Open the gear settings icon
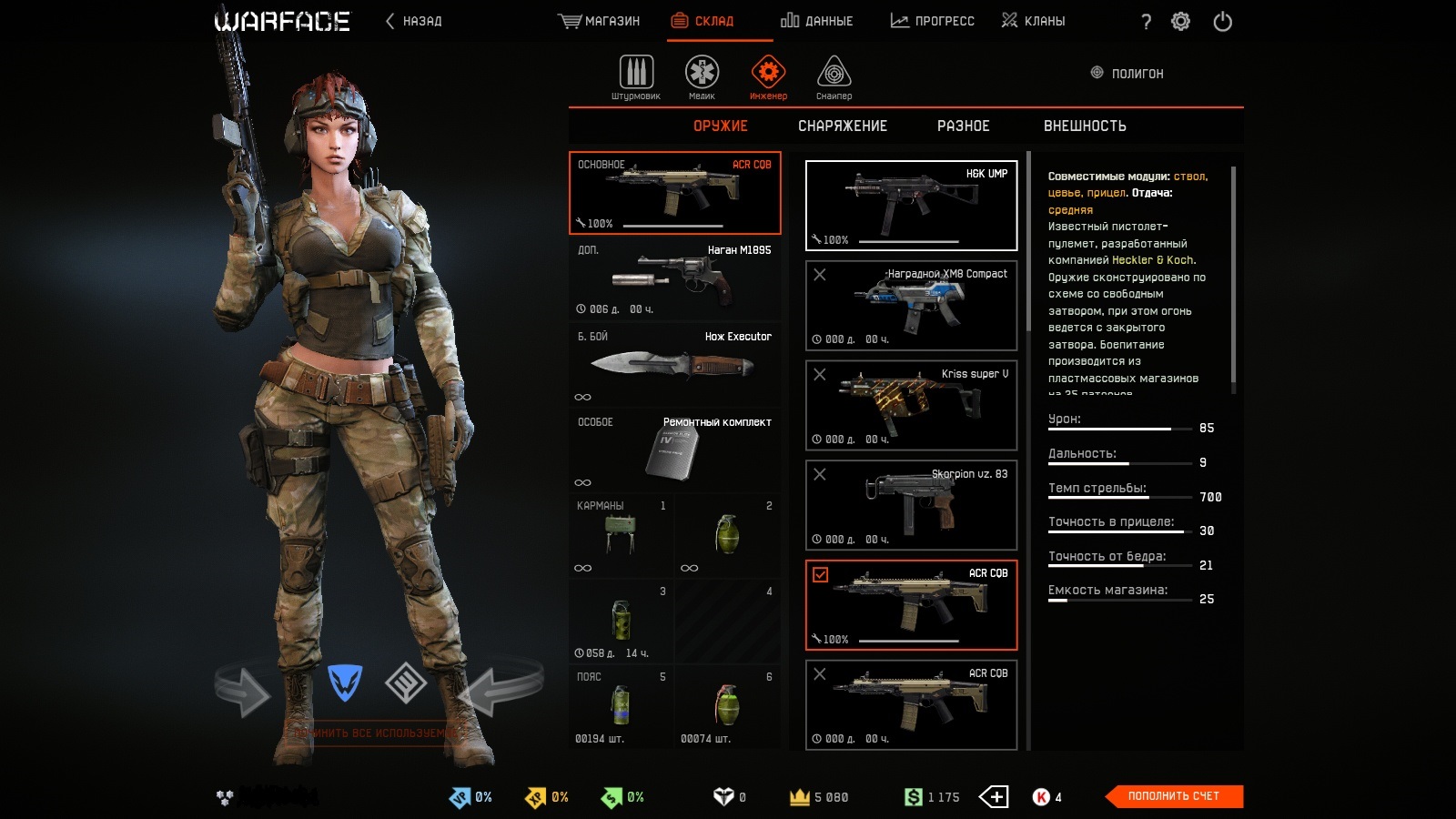Screen dimensions: 1456x819 [1180, 21]
